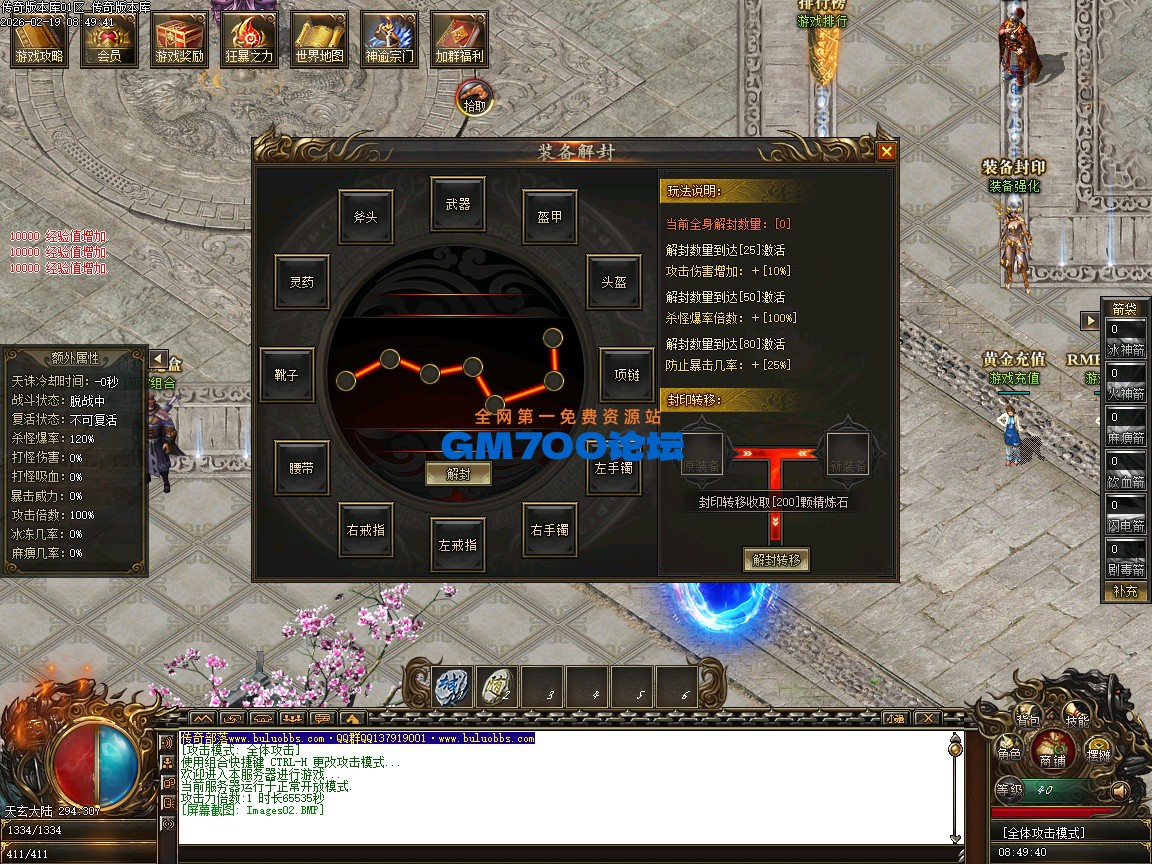
Task: Open the 会员 membership menu
Action: click(109, 40)
